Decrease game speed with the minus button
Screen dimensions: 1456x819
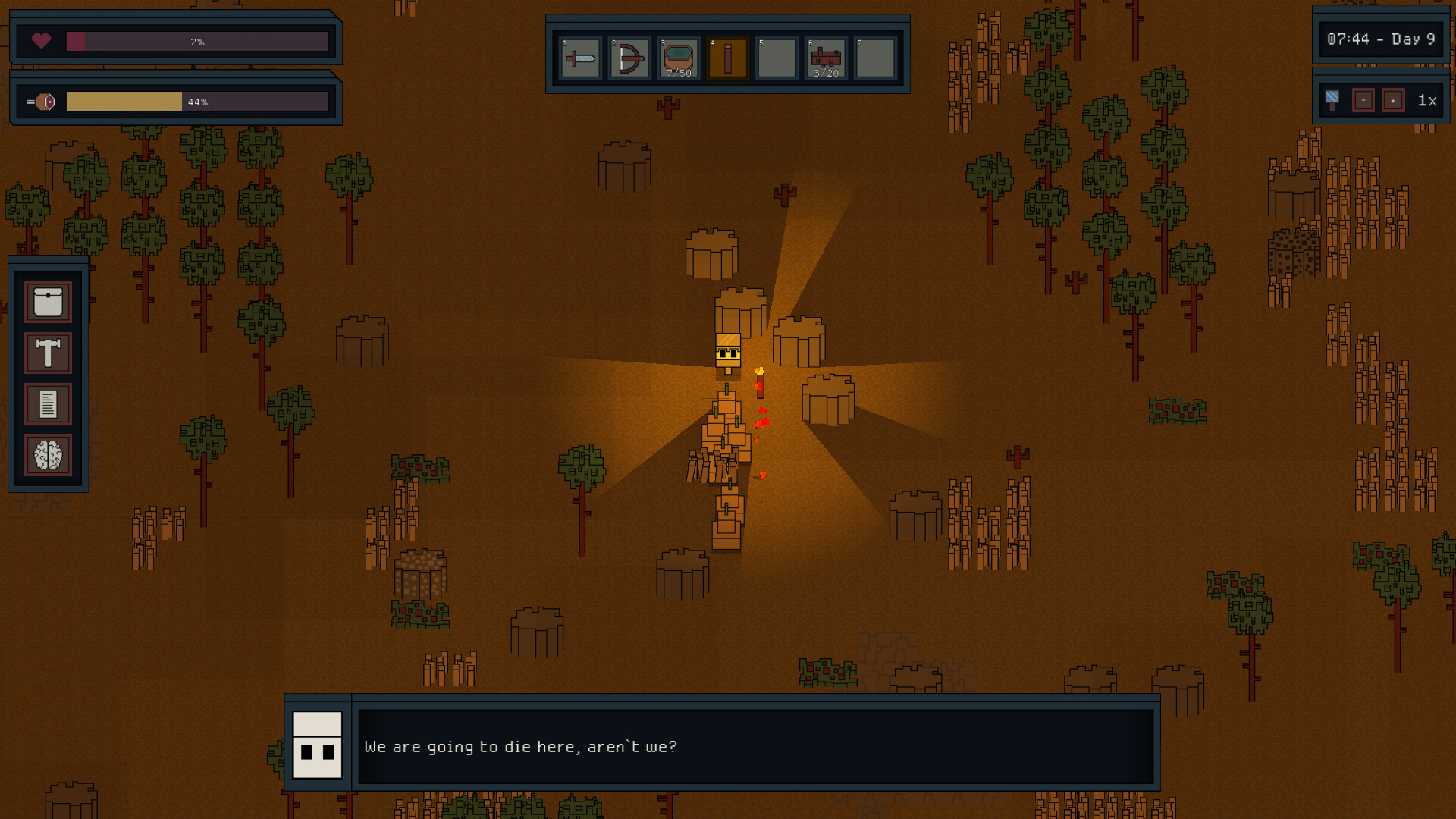tap(1363, 99)
